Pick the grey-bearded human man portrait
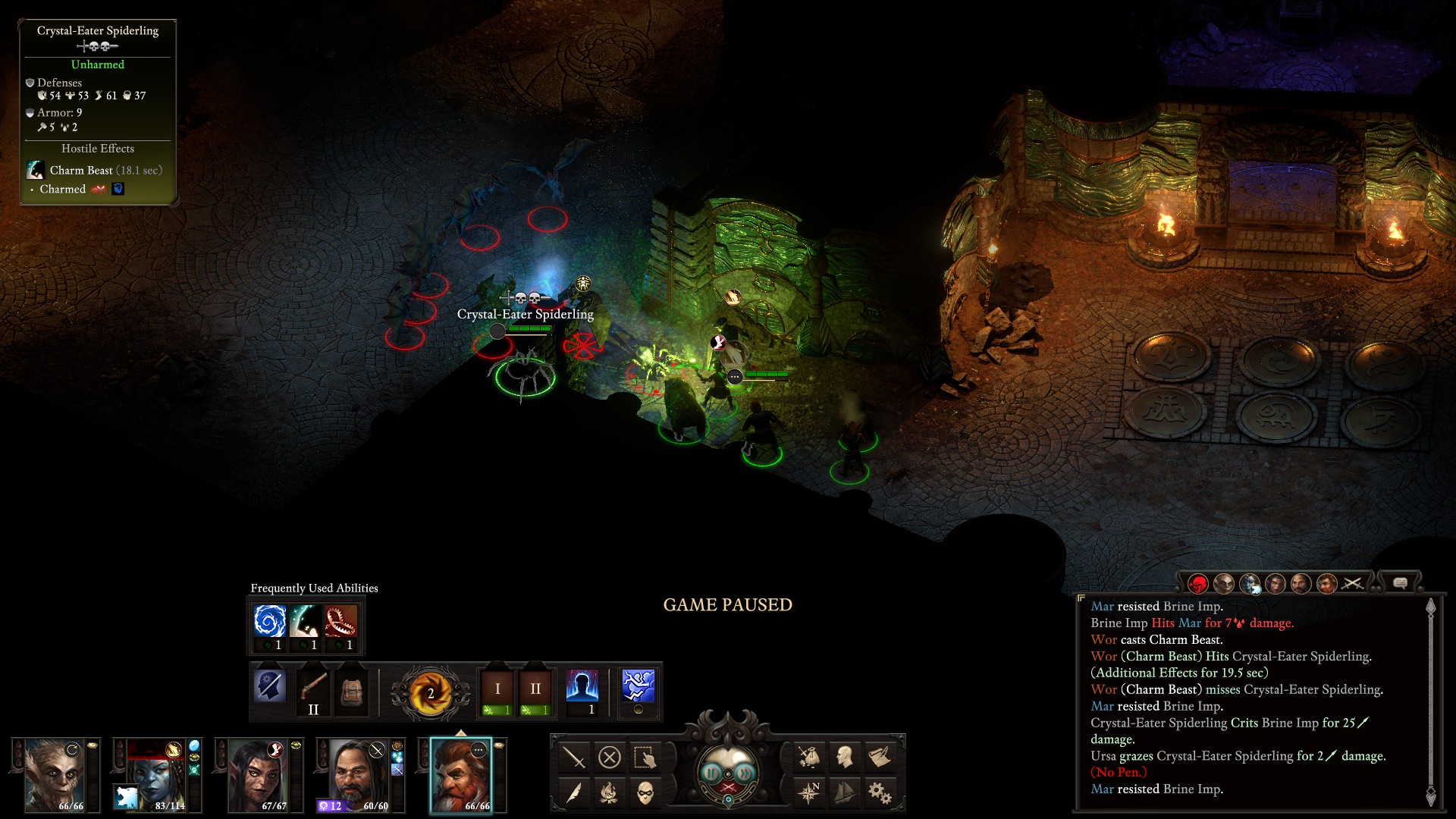1456x819 pixels. pos(359,775)
